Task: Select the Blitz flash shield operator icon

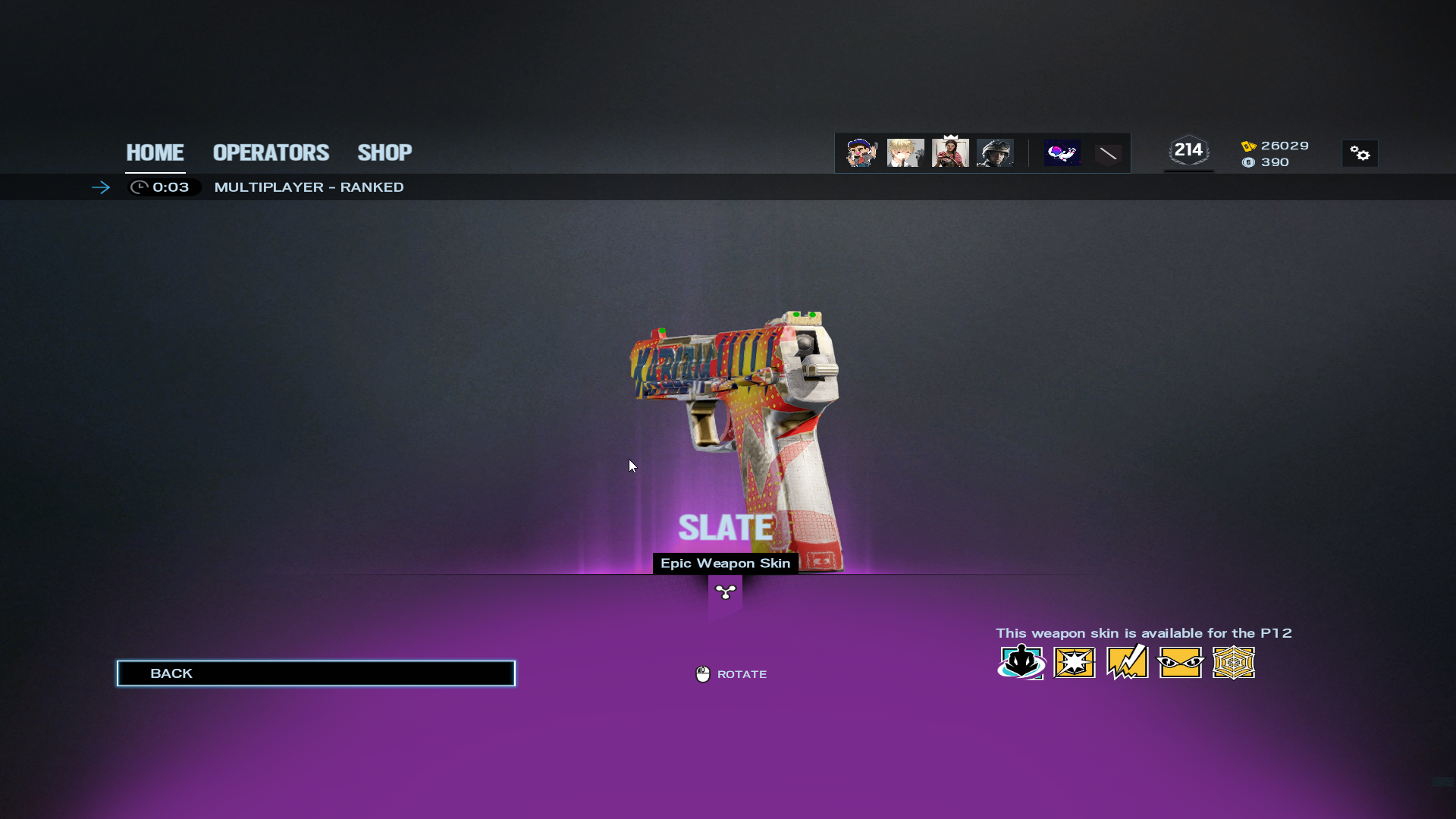Action: pyautogui.click(x=1075, y=663)
